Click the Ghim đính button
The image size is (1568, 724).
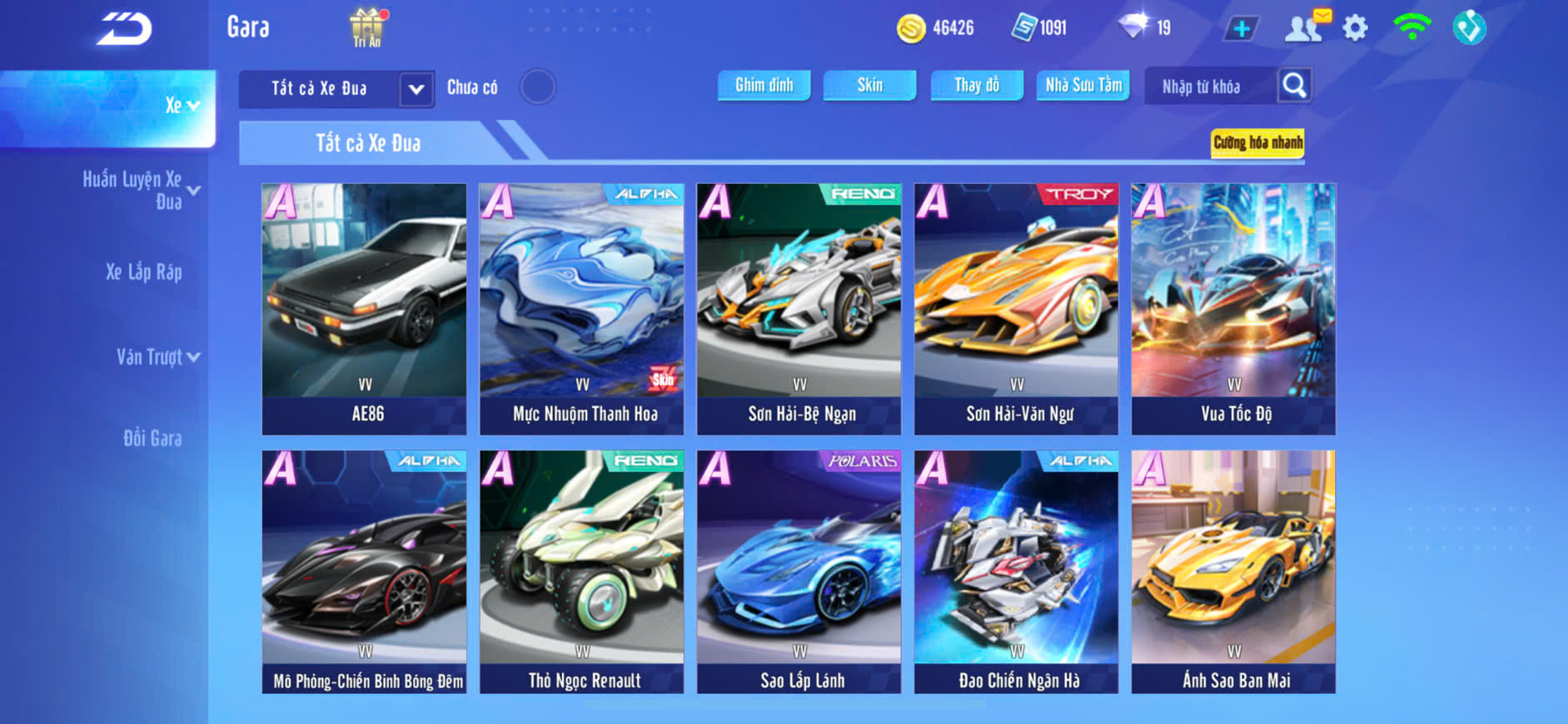[764, 85]
